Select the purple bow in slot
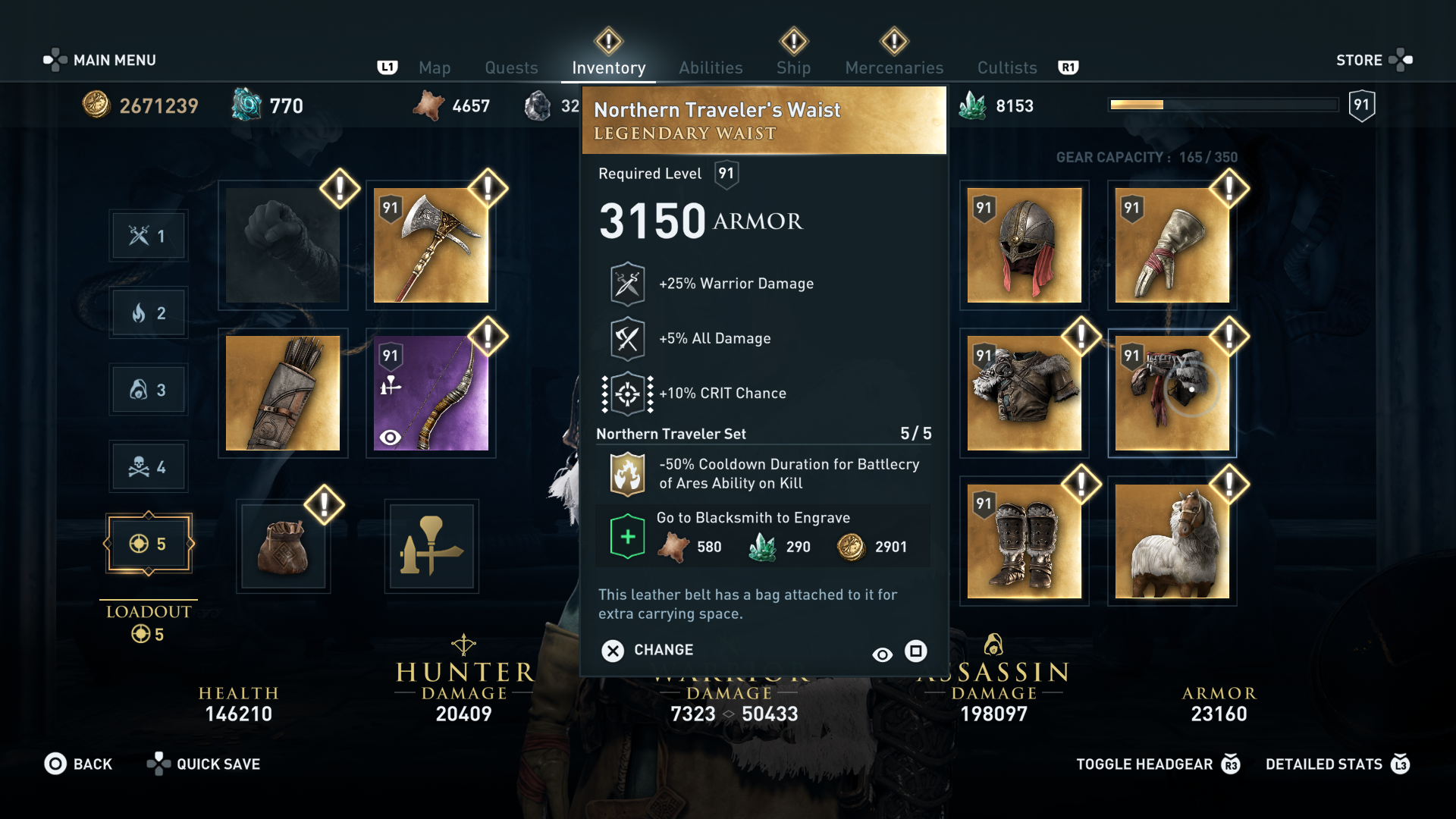1456x819 pixels. click(430, 392)
